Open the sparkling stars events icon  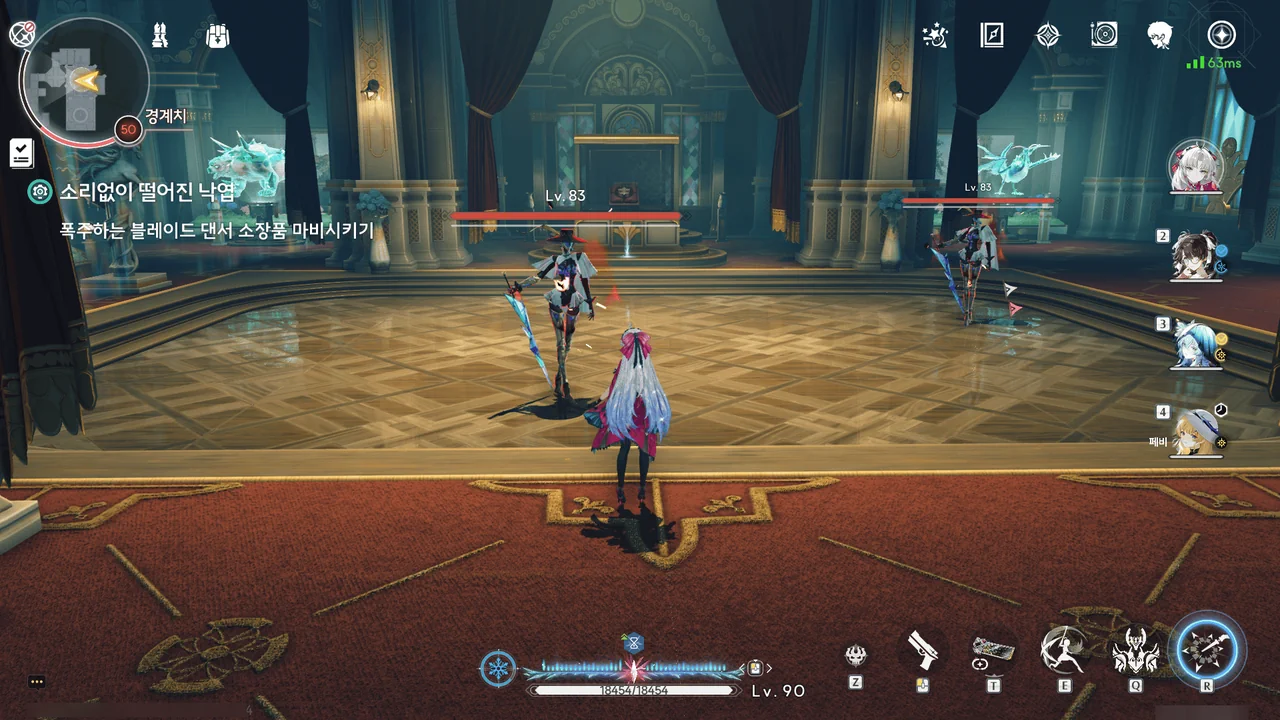pyautogui.click(x=935, y=36)
